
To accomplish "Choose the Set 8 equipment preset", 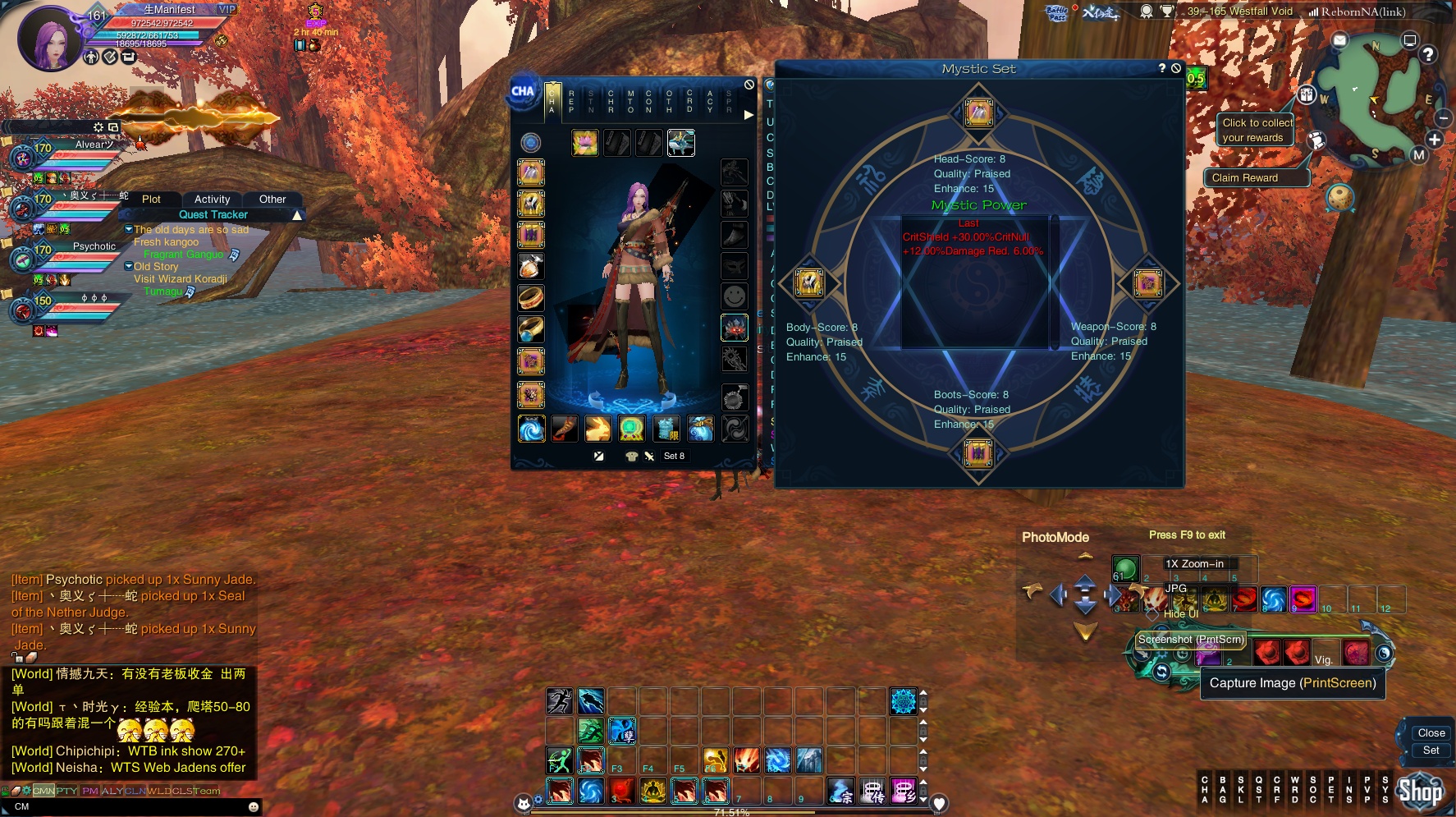I will tap(674, 457).
